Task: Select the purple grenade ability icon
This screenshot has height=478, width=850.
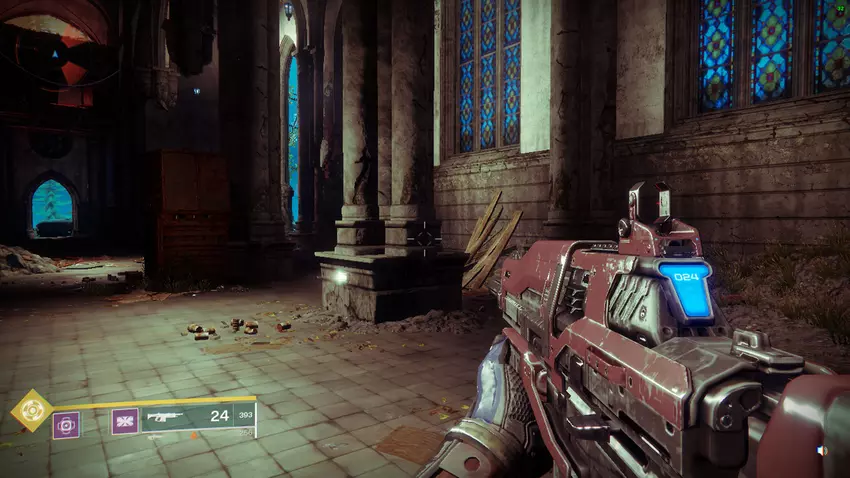Action: (66, 425)
